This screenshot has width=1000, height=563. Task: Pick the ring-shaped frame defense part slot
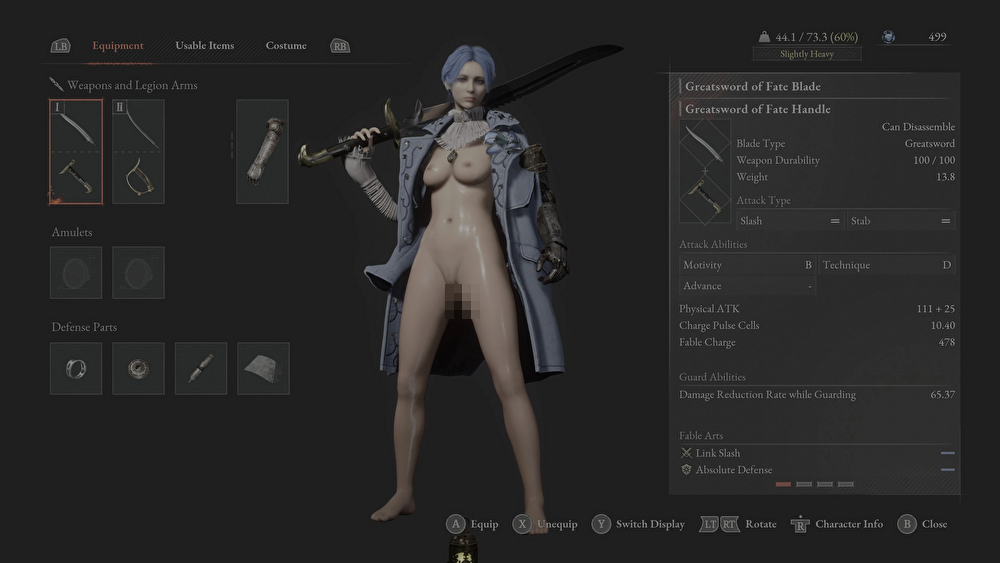coord(76,368)
